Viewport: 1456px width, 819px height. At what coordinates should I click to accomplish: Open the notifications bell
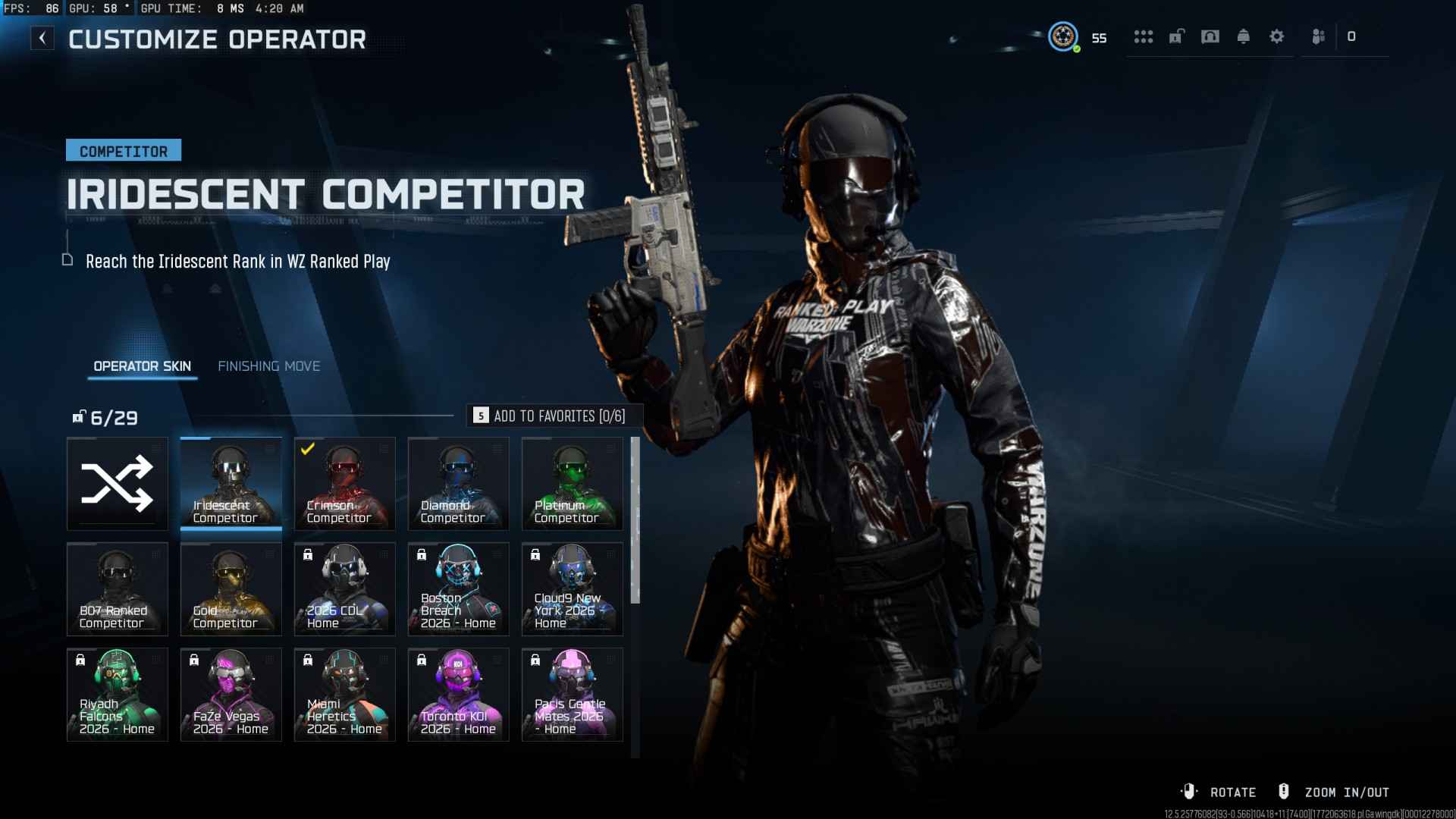coord(1244,36)
